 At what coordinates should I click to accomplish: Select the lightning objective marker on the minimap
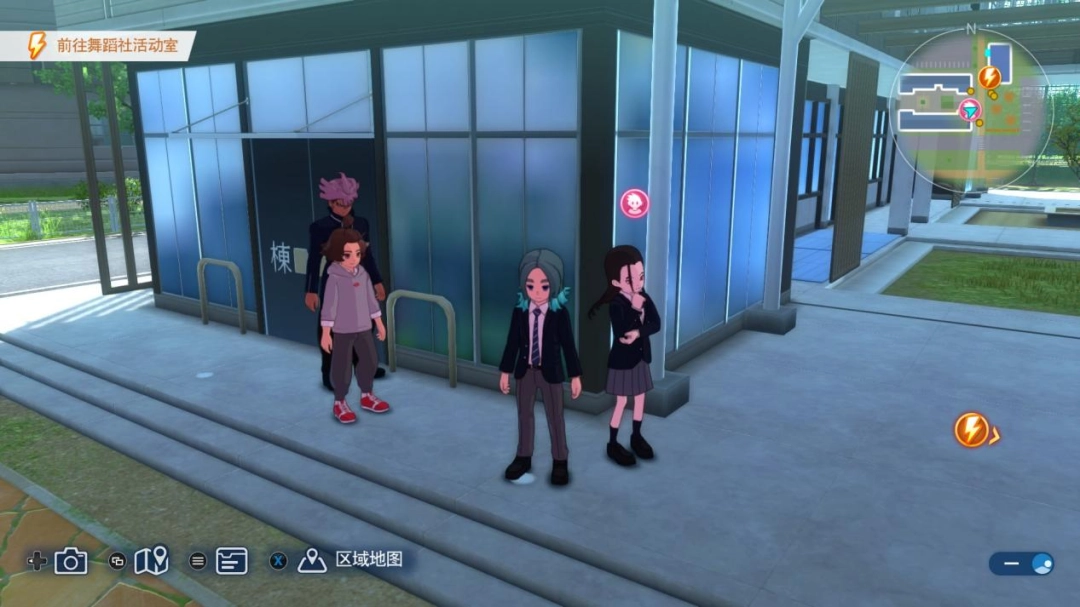pos(989,77)
